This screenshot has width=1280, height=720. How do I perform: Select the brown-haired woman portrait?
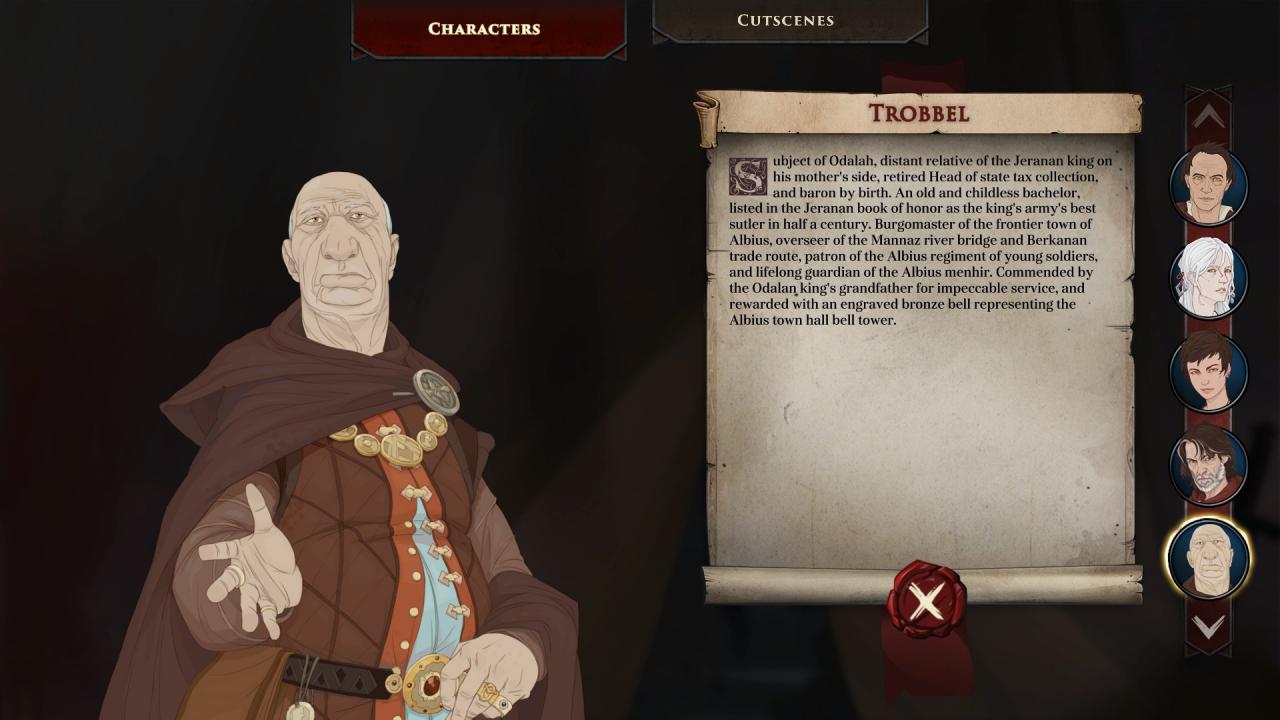pyautogui.click(x=1209, y=371)
